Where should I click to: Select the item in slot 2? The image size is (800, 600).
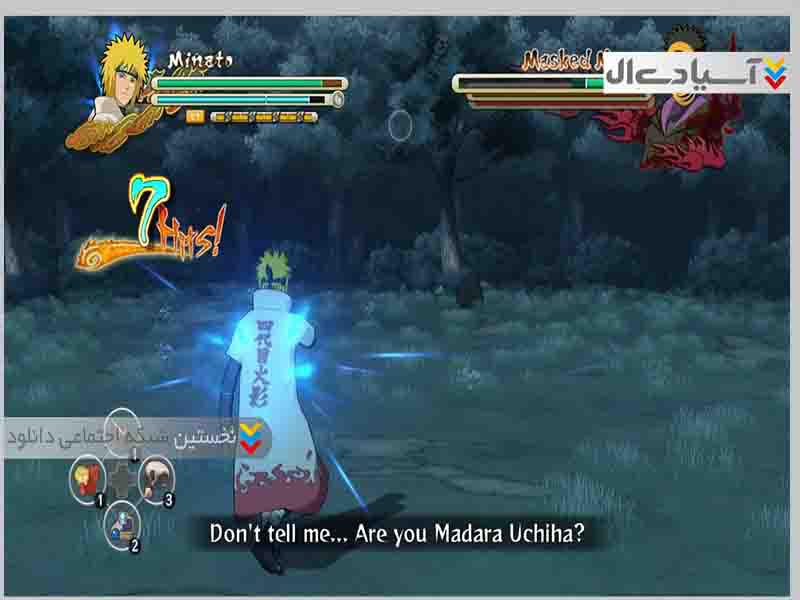pyautogui.click(x=124, y=522)
